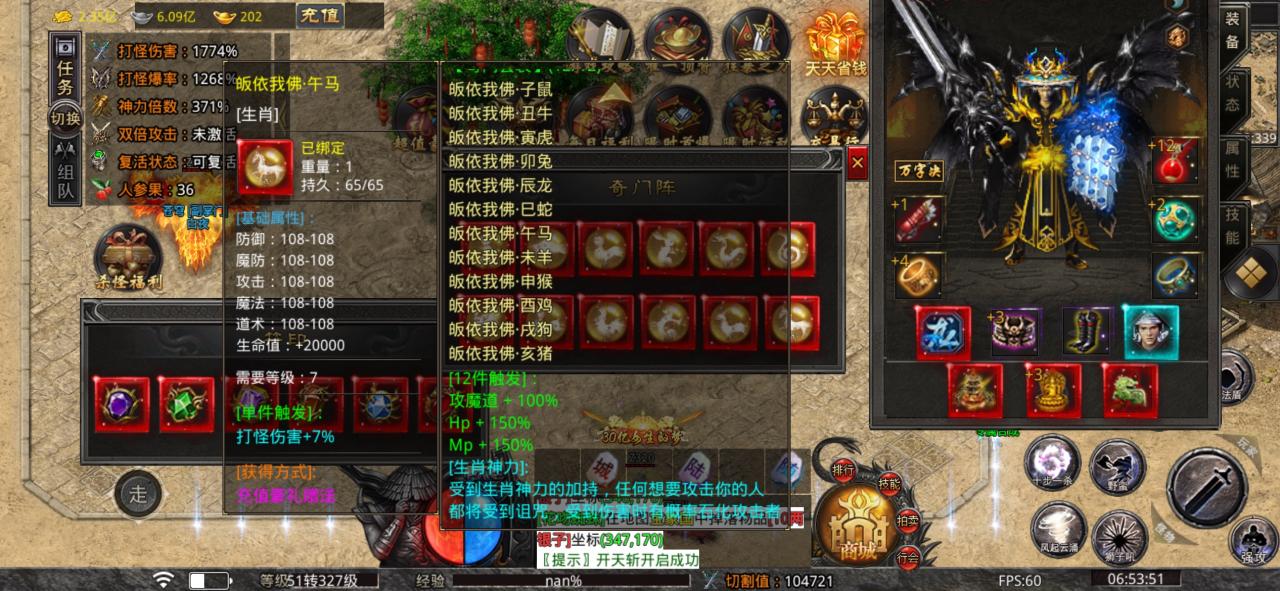The width and height of the screenshot is (1280, 591).
Task: Toggle the 切换 switch button
Action: (65, 119)
